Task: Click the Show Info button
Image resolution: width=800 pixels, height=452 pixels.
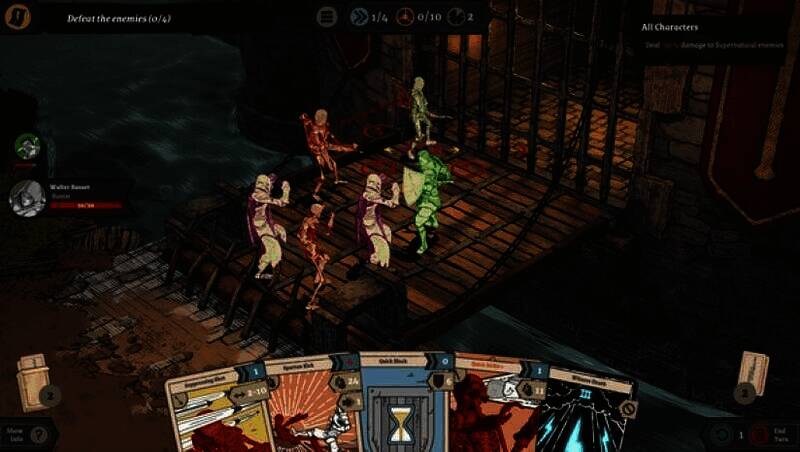Action: pyautogui.click(x=27, y=434)
